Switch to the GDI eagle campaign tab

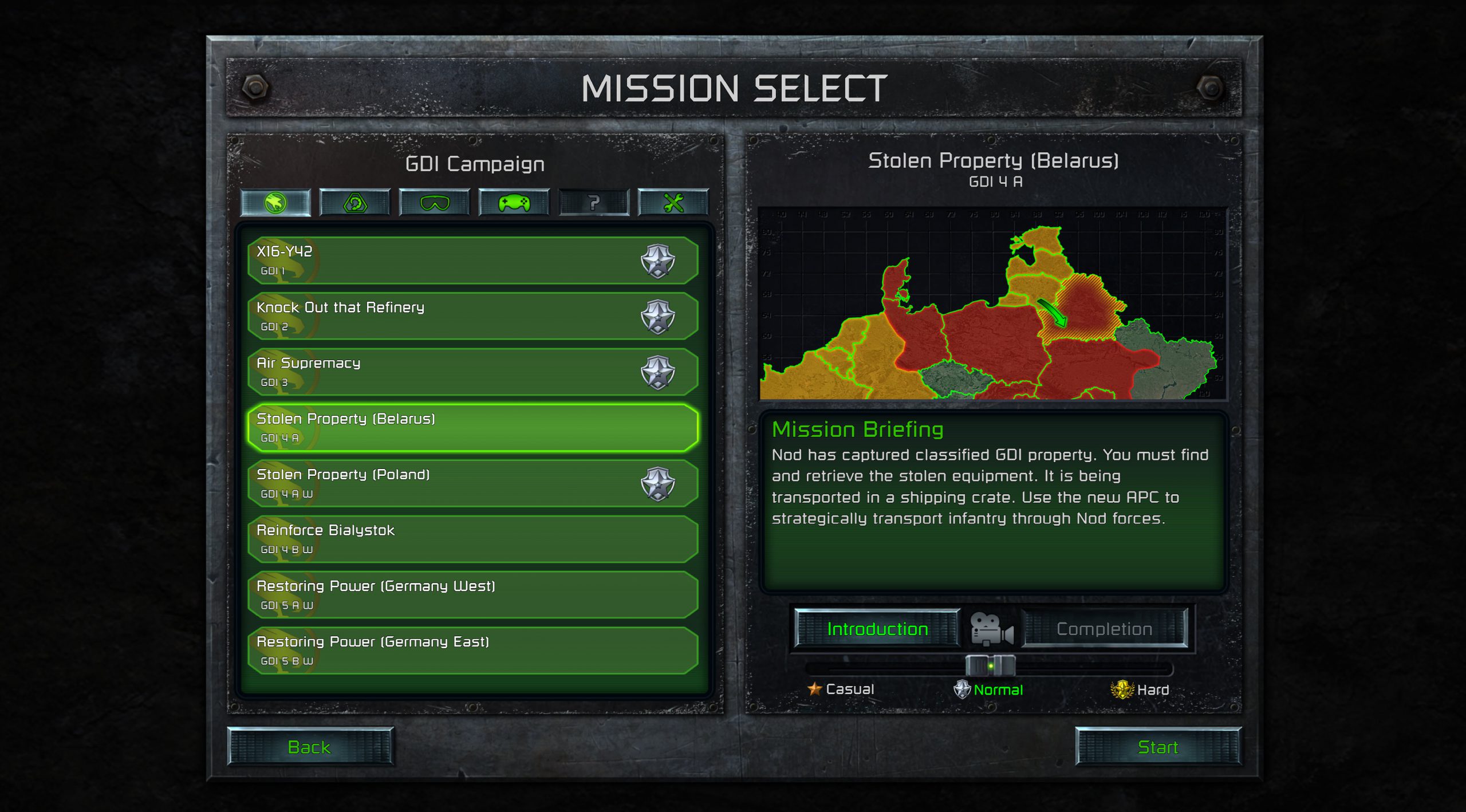point(275,203)
